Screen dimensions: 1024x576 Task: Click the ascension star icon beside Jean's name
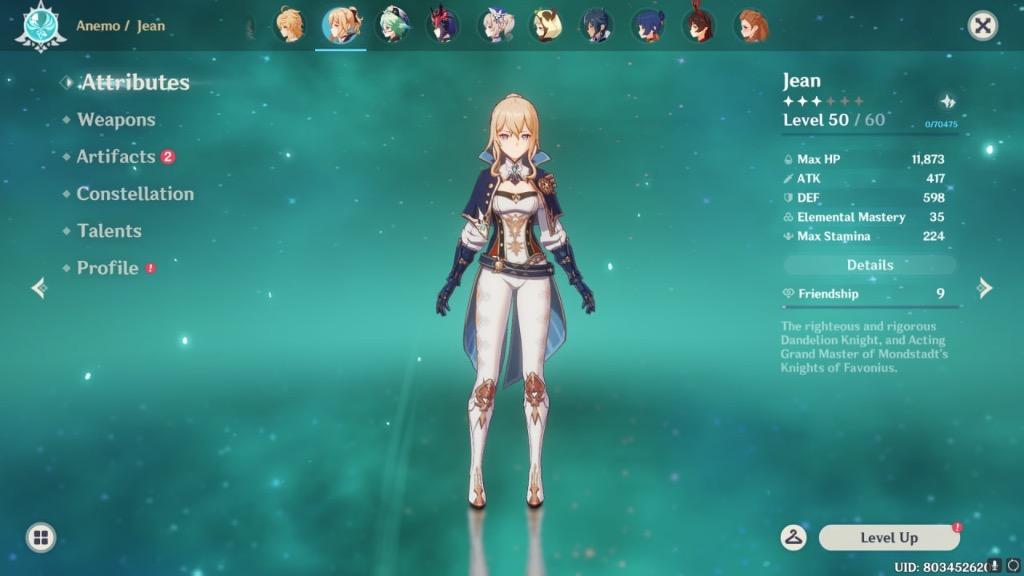click(x=947, y=101)
